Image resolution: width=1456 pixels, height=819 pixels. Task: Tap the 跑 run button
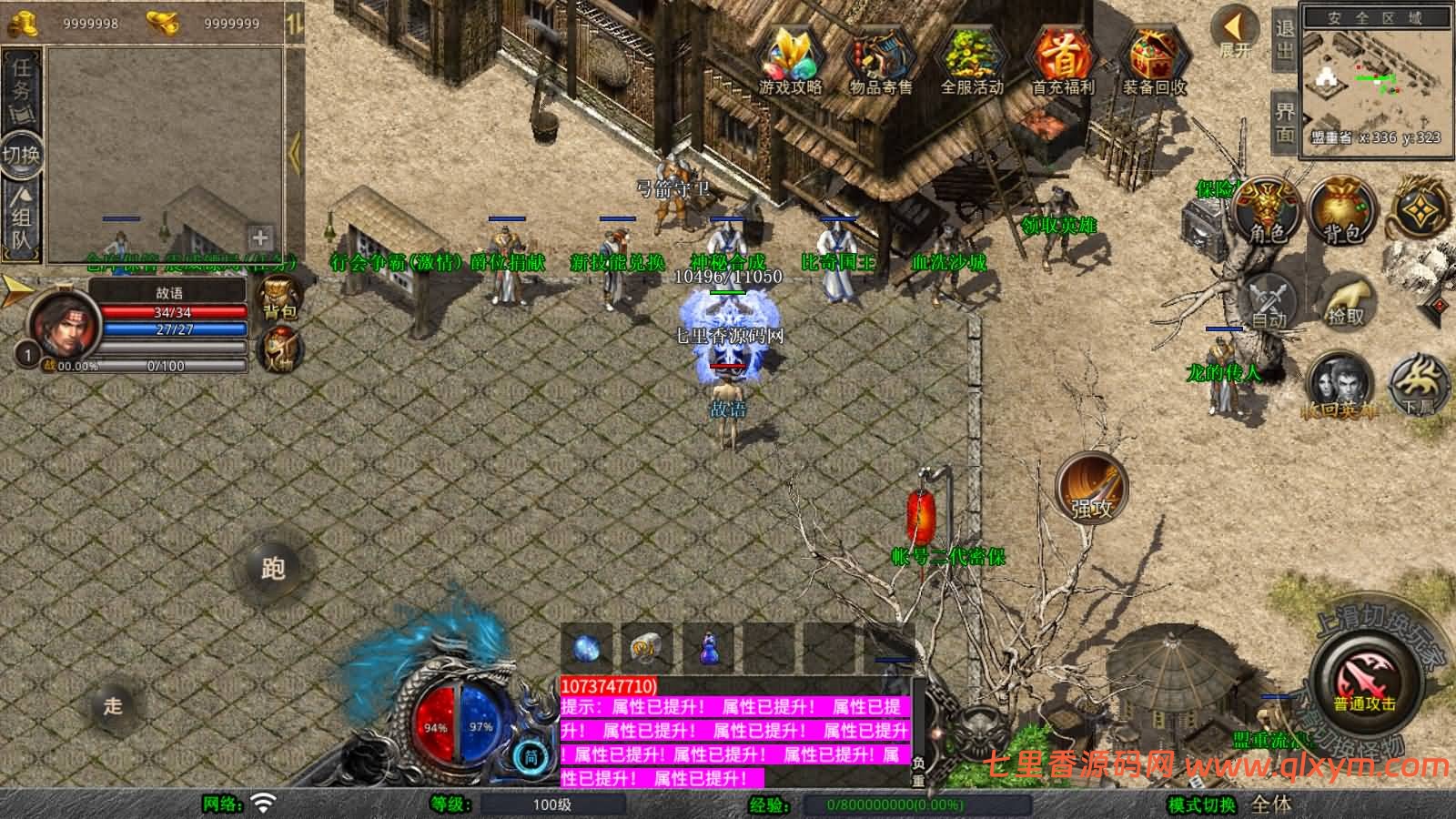coord(273,569)
